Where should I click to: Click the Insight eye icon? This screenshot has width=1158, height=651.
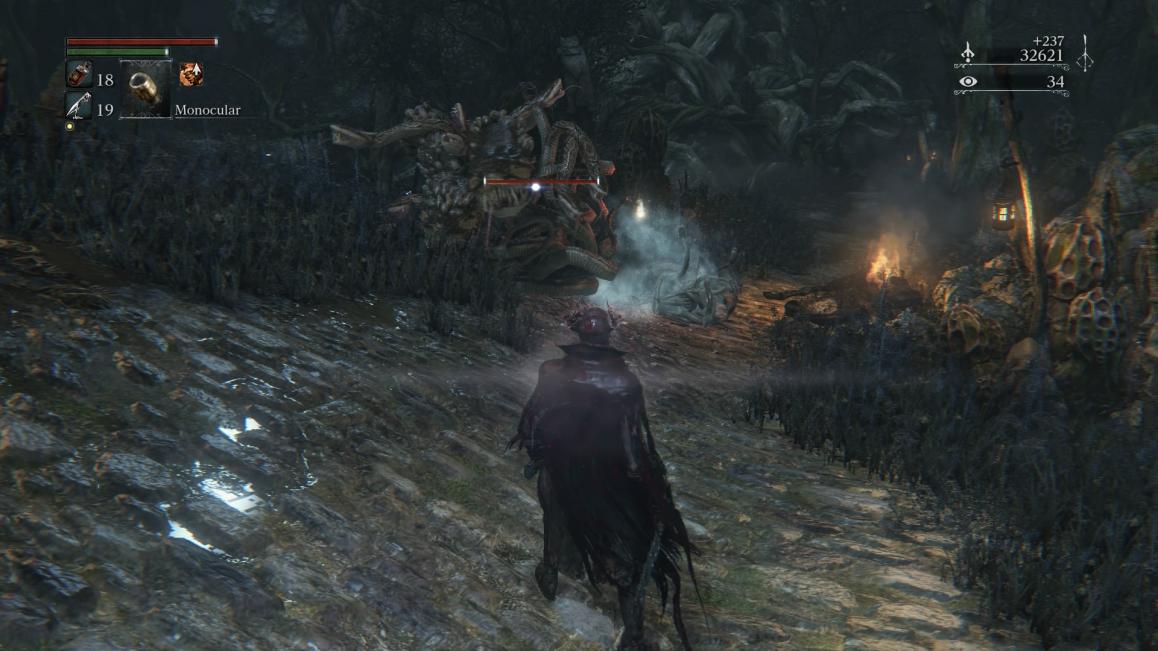pos(967,82)
